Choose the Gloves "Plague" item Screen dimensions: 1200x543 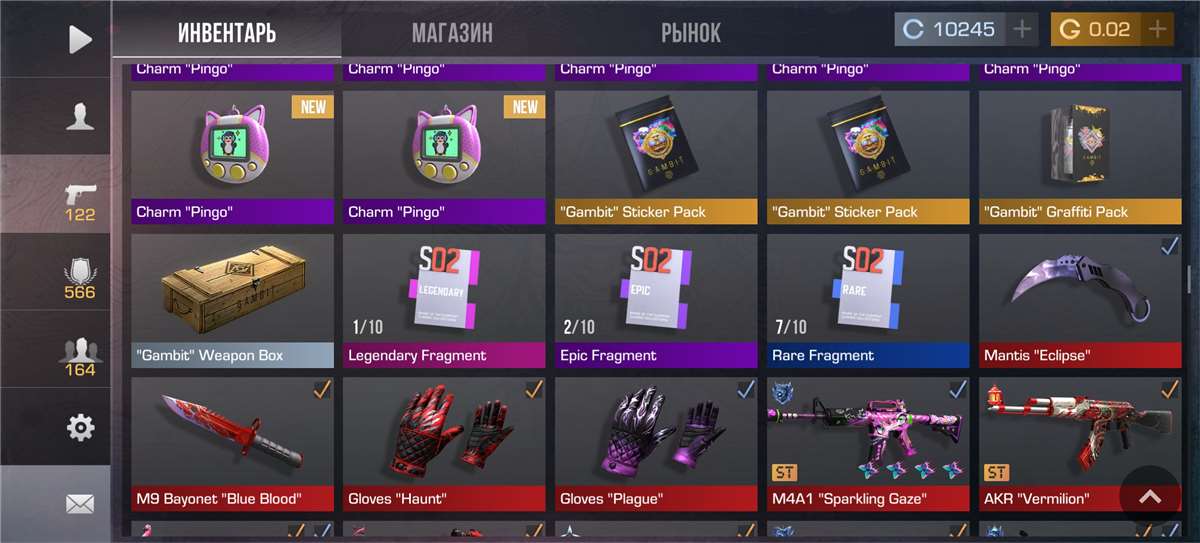coord(656,443)
